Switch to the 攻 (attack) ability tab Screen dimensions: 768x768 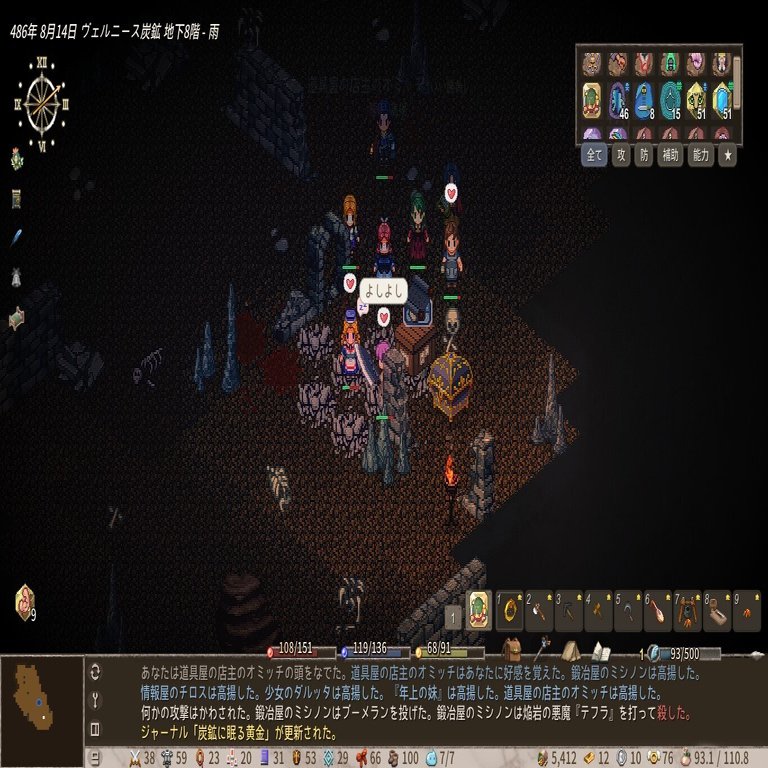pos(621,156)
